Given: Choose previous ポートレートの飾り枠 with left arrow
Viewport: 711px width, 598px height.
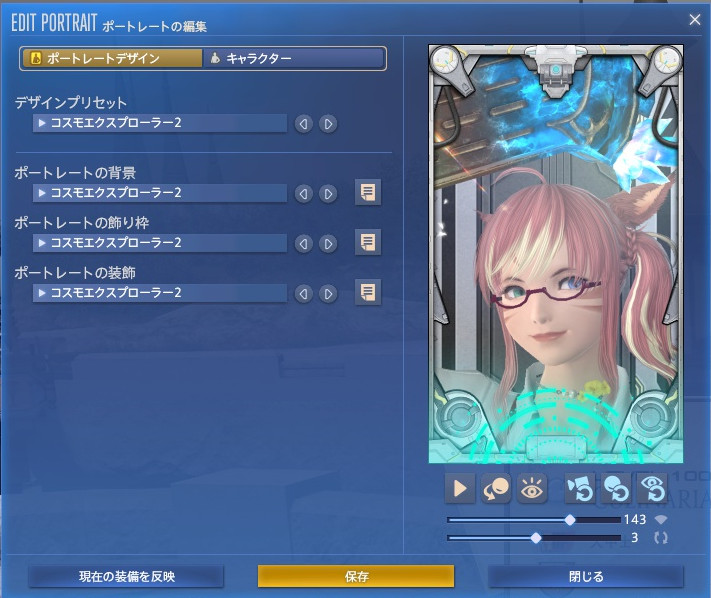Looking at the screenshot, I should pos(303,243).
